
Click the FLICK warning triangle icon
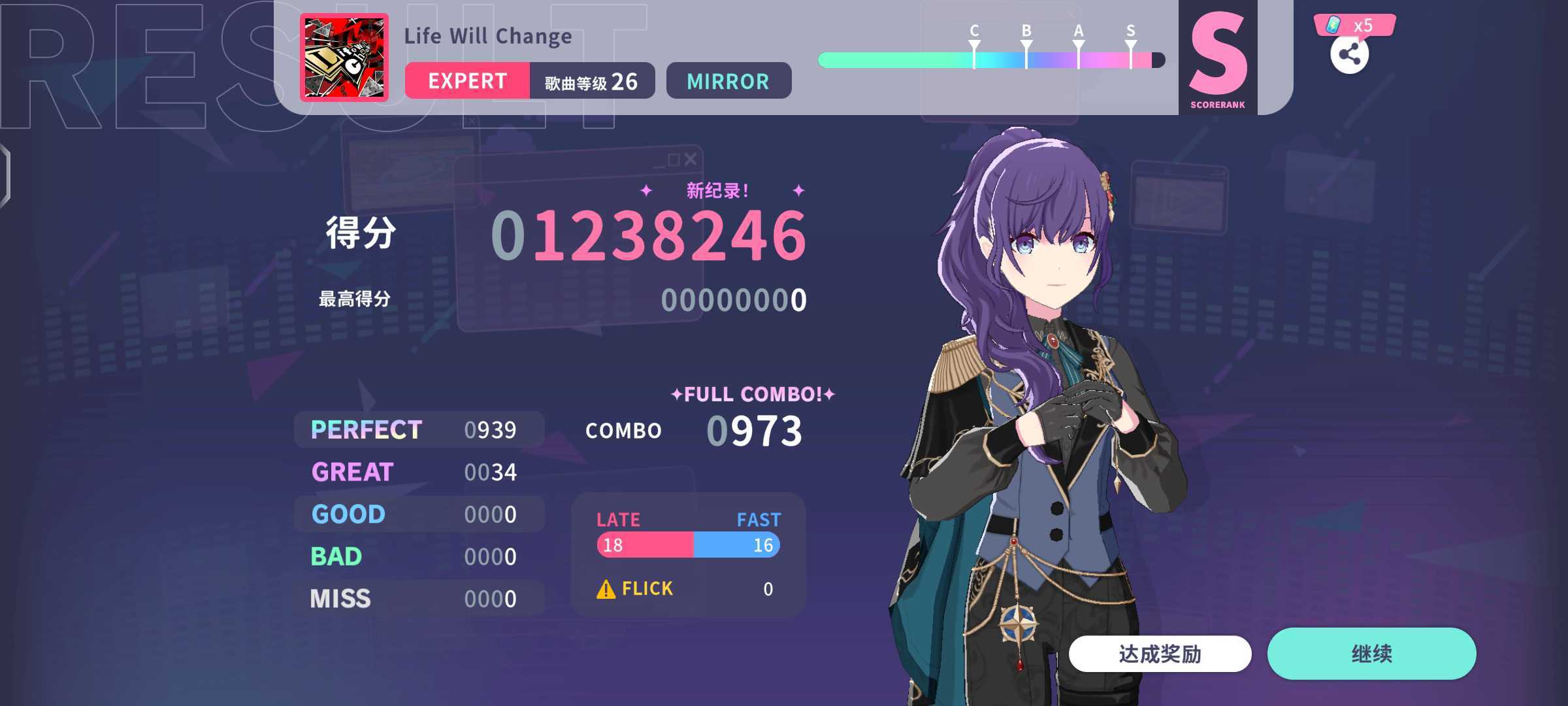606,587
